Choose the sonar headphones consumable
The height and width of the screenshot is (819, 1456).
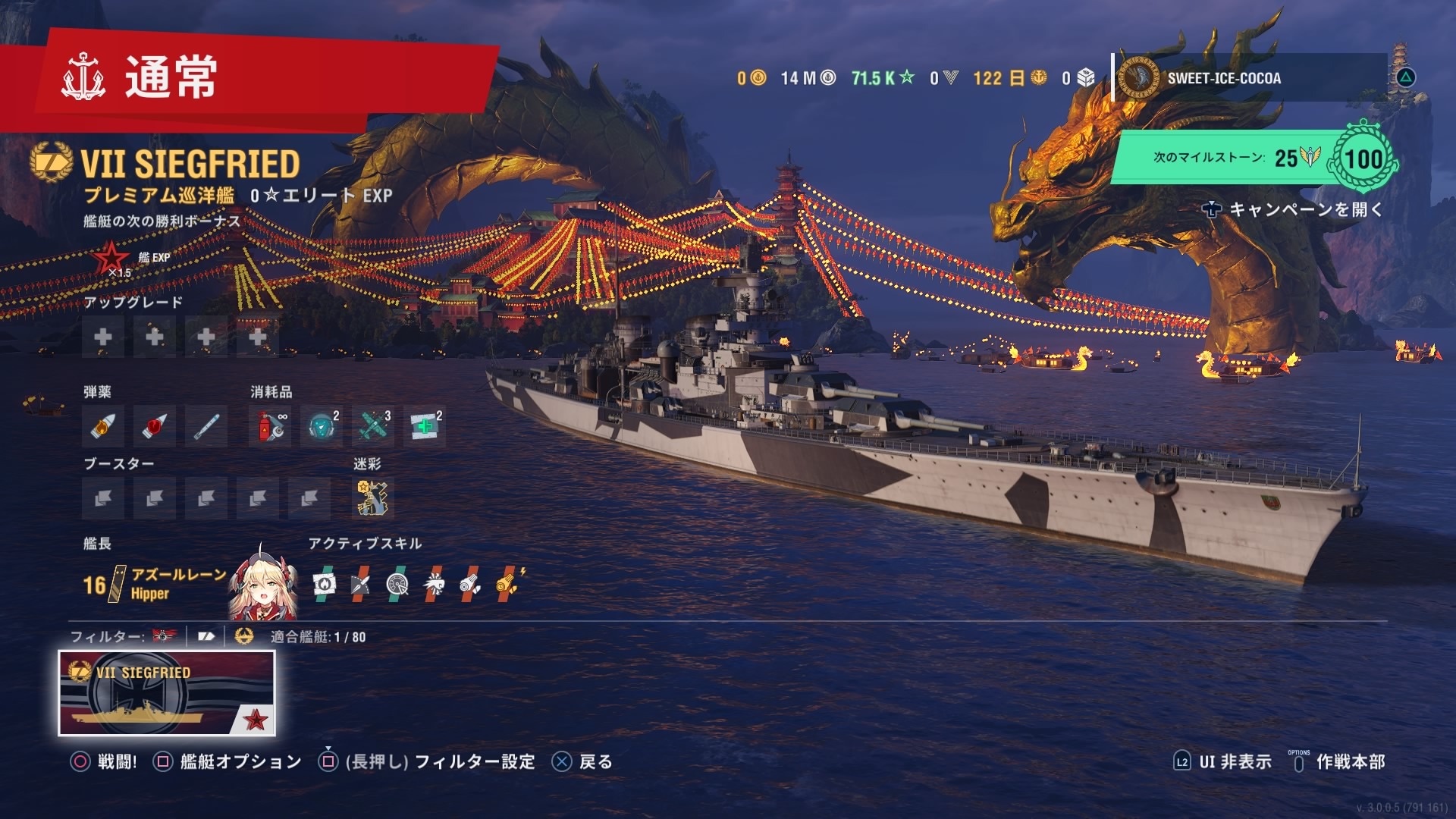coord(322,426)
